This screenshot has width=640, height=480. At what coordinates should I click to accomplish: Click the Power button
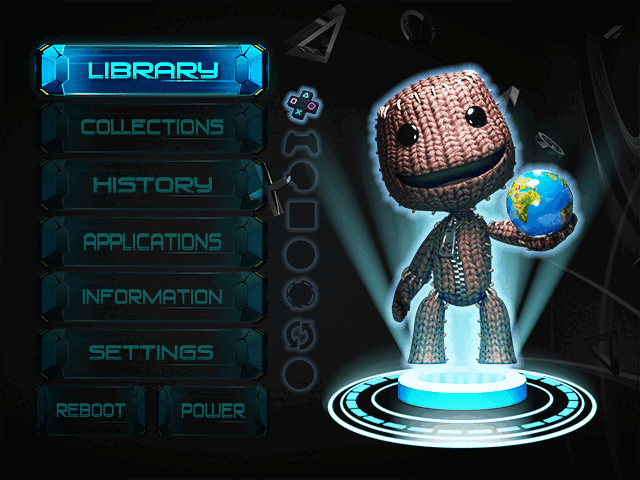(x=213, y=410)
